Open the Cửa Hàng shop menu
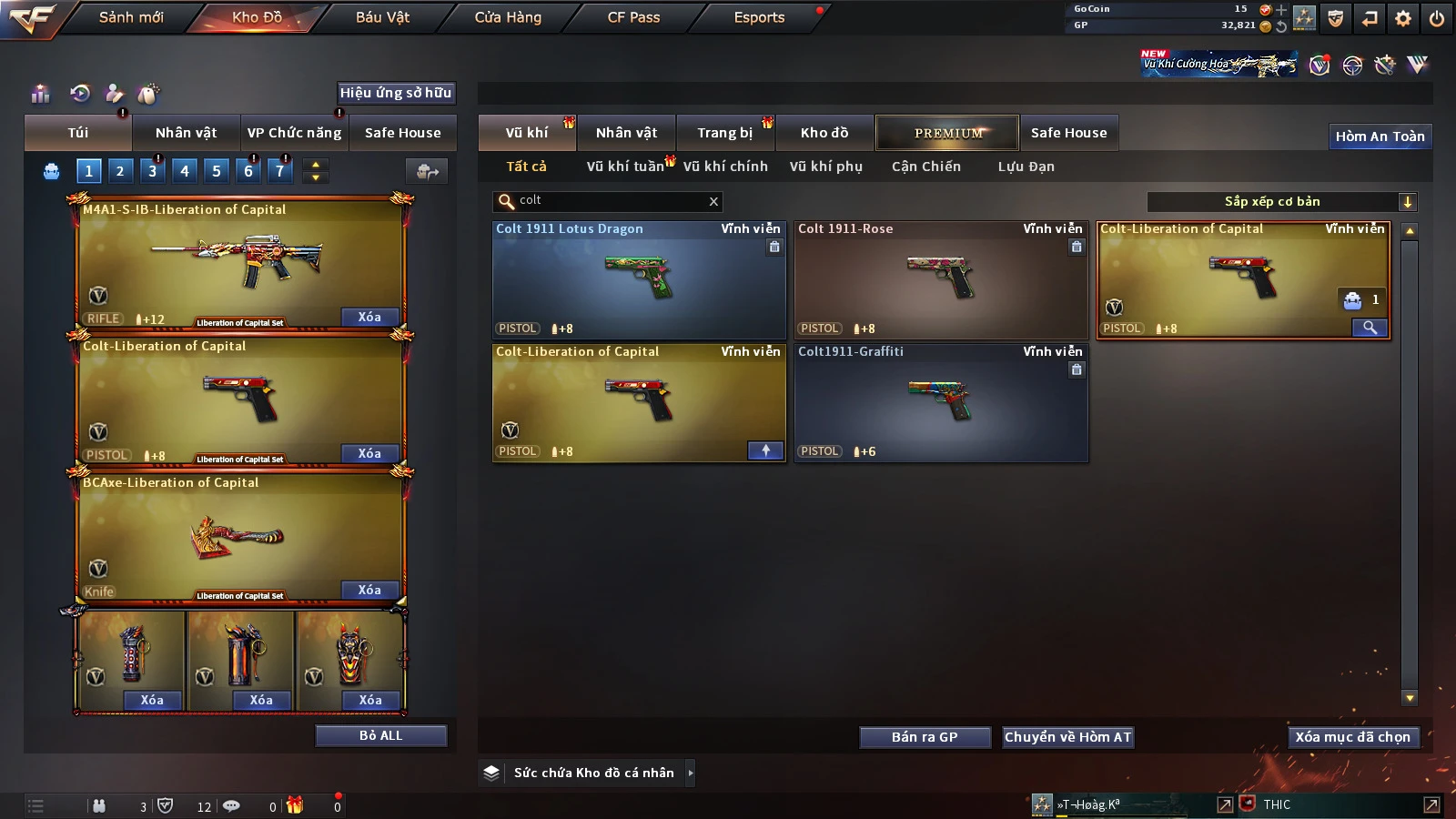Image resolution: width=1456 pixels, height=819 pixels. click(x=508, y=17)
